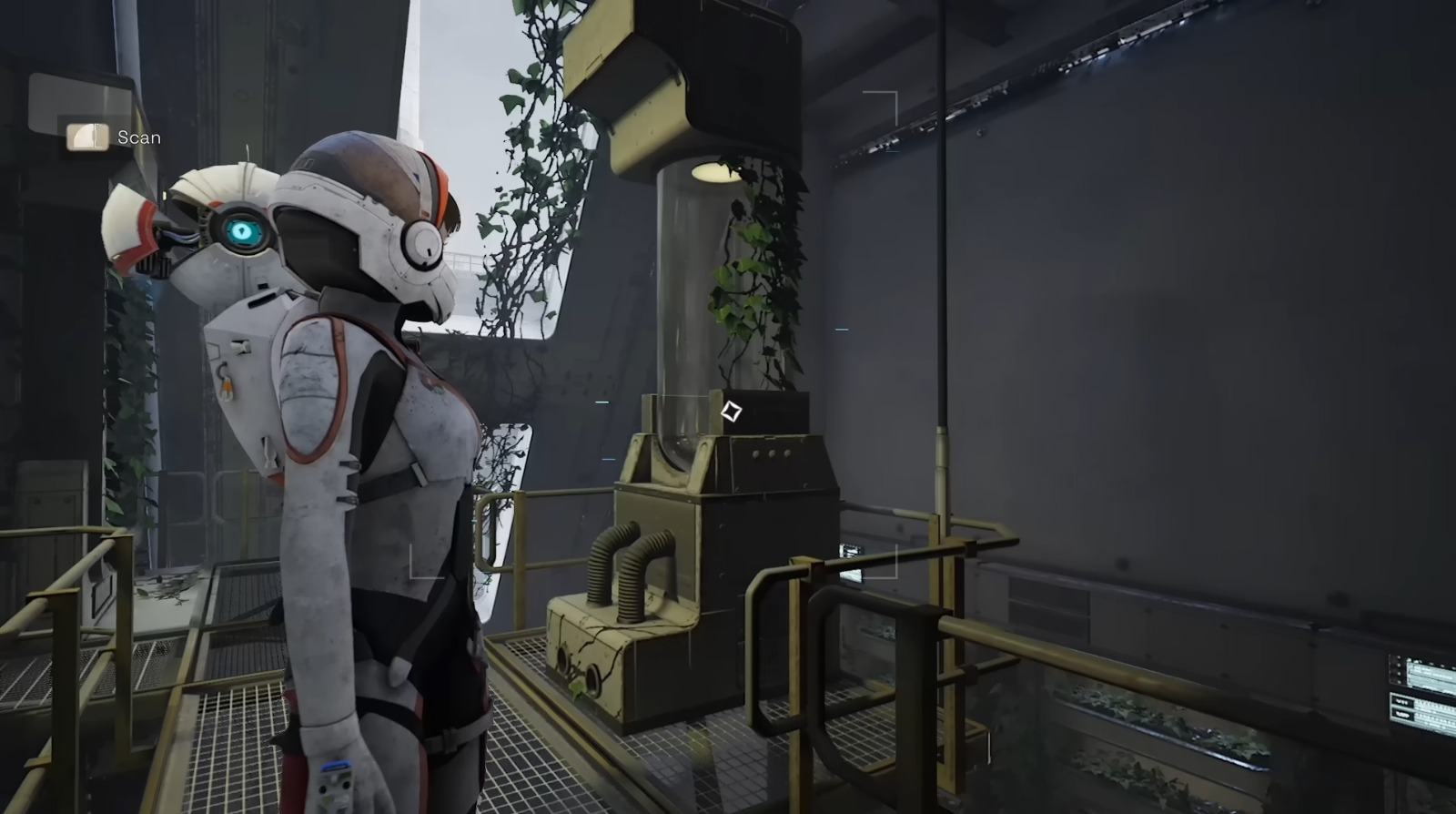Toggle the rightmost knob on the machine panel
Screen dimensions: 1456x814
788,453
